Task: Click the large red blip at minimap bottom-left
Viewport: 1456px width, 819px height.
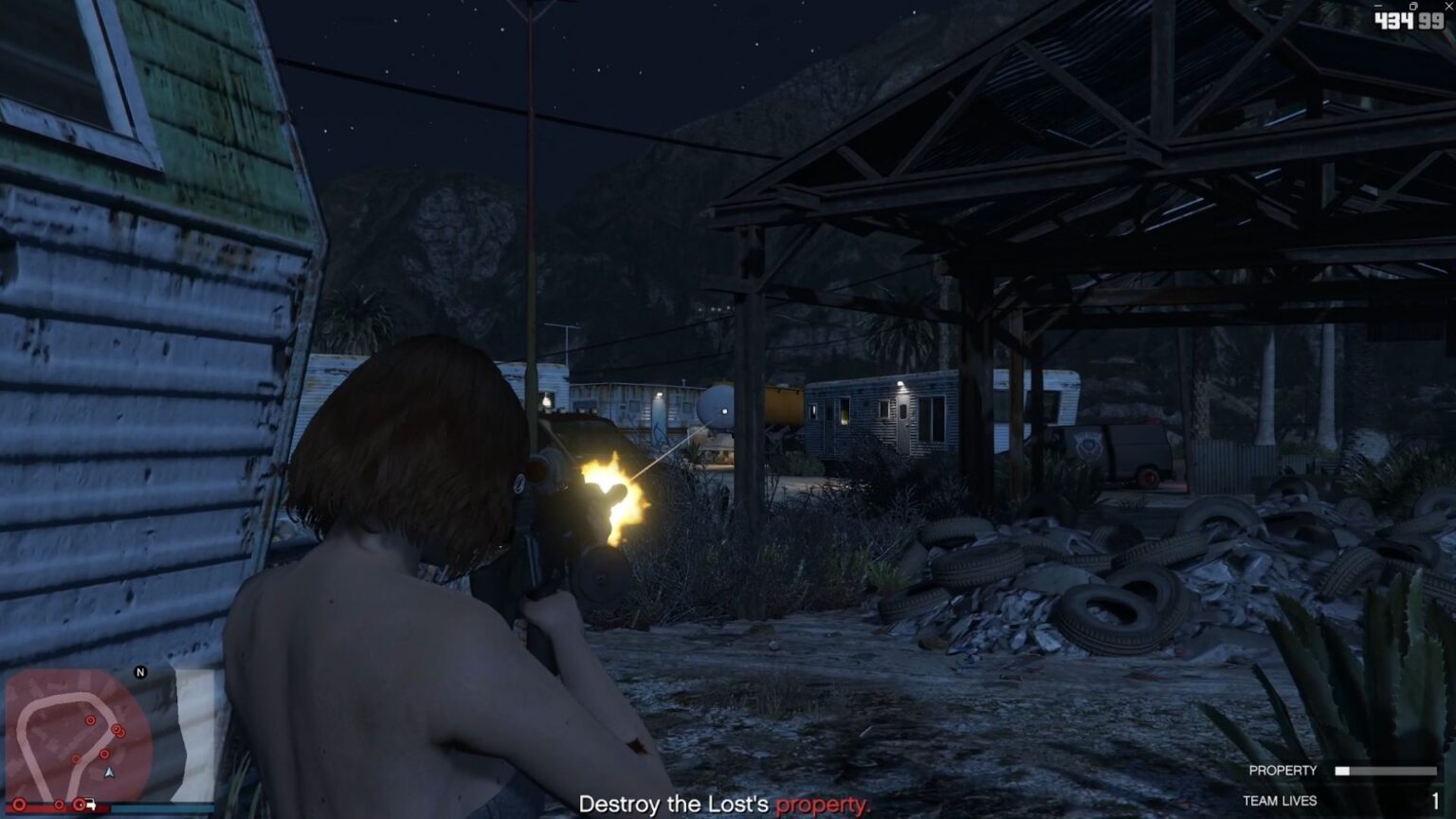Action: click(19, 805)
